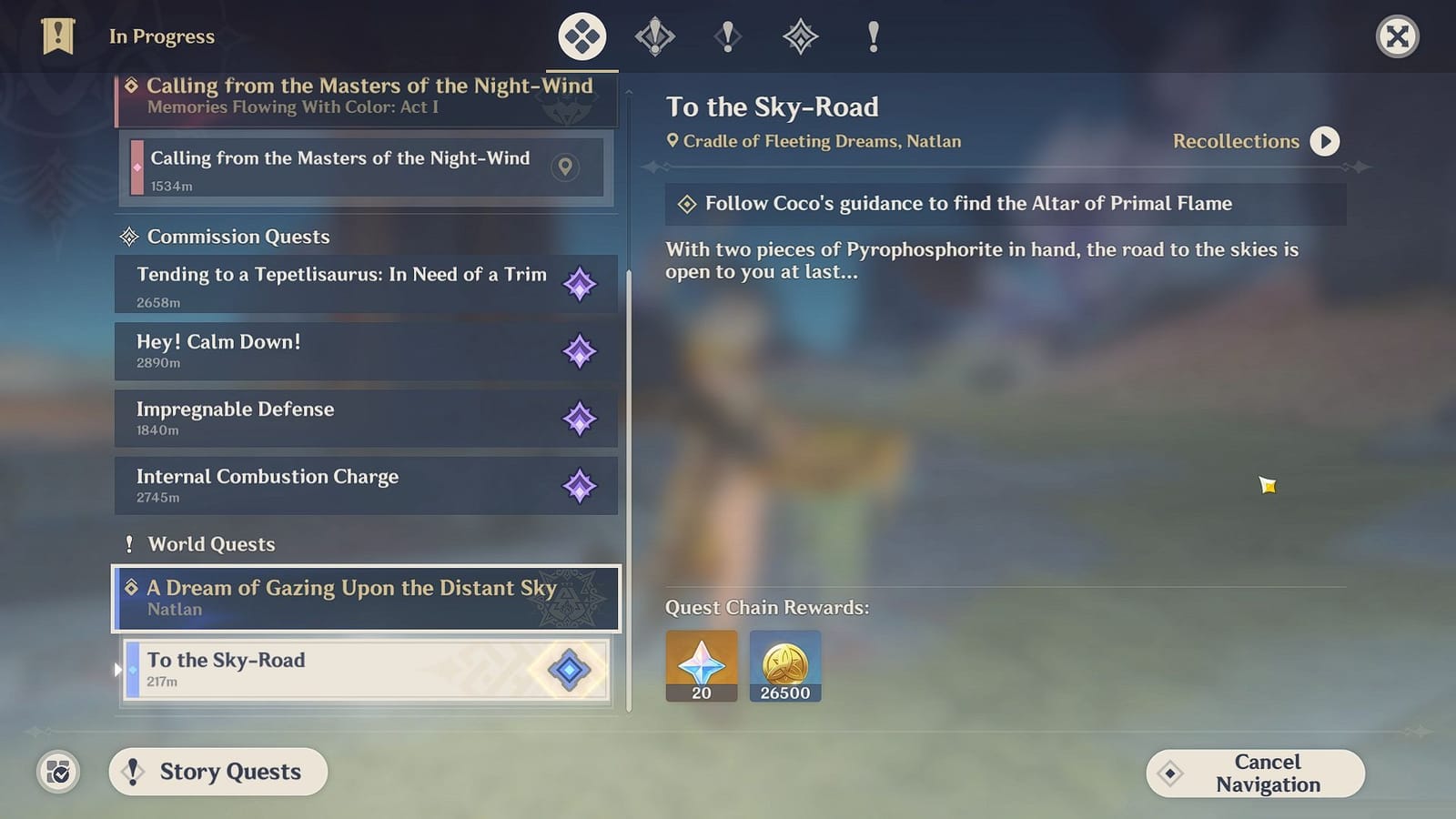Open the Story Quests menu
This screenshot has width=1456, height=819.
pos(217,772)
